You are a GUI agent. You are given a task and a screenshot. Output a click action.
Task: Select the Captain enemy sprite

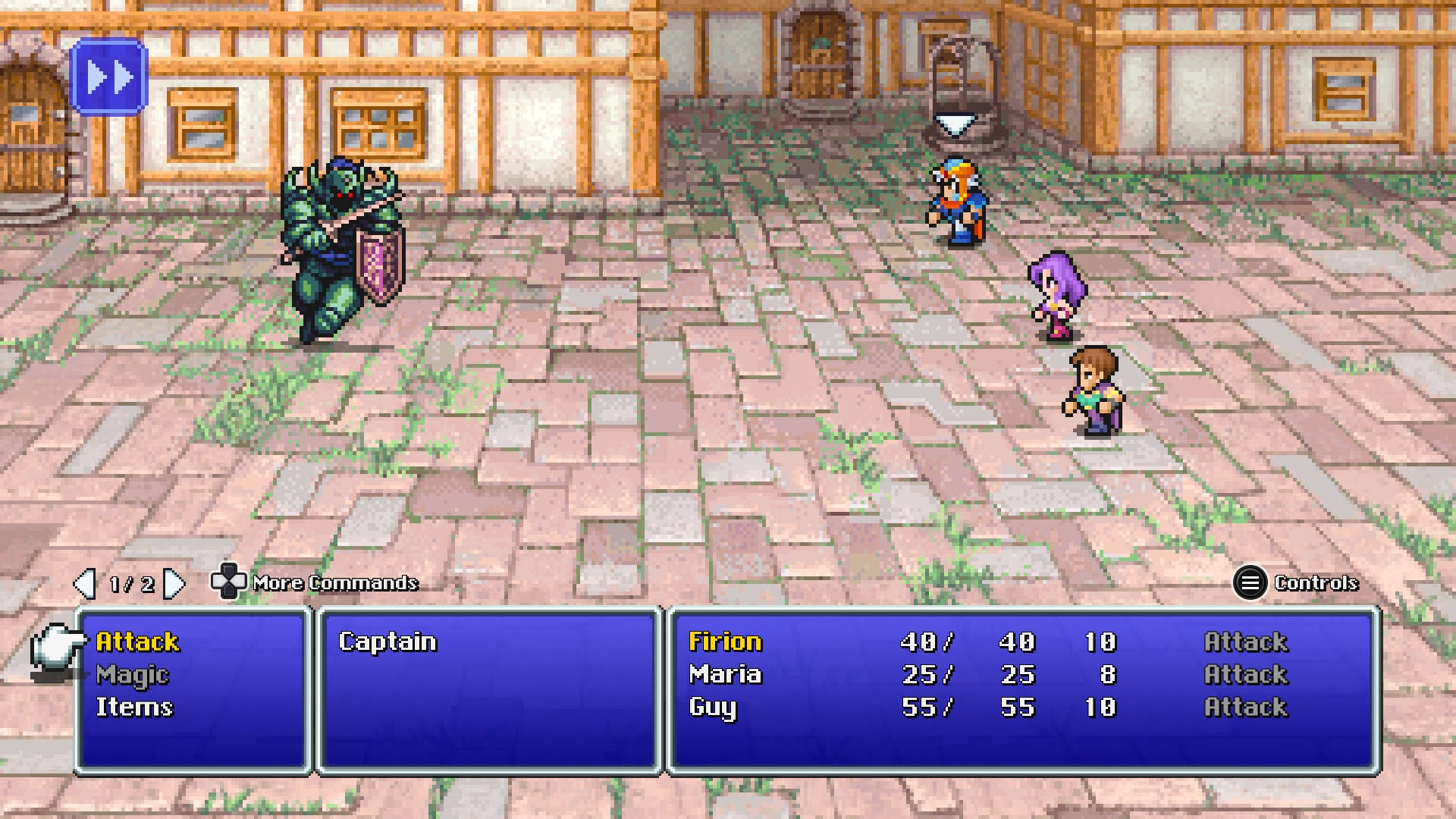[341, 243]
